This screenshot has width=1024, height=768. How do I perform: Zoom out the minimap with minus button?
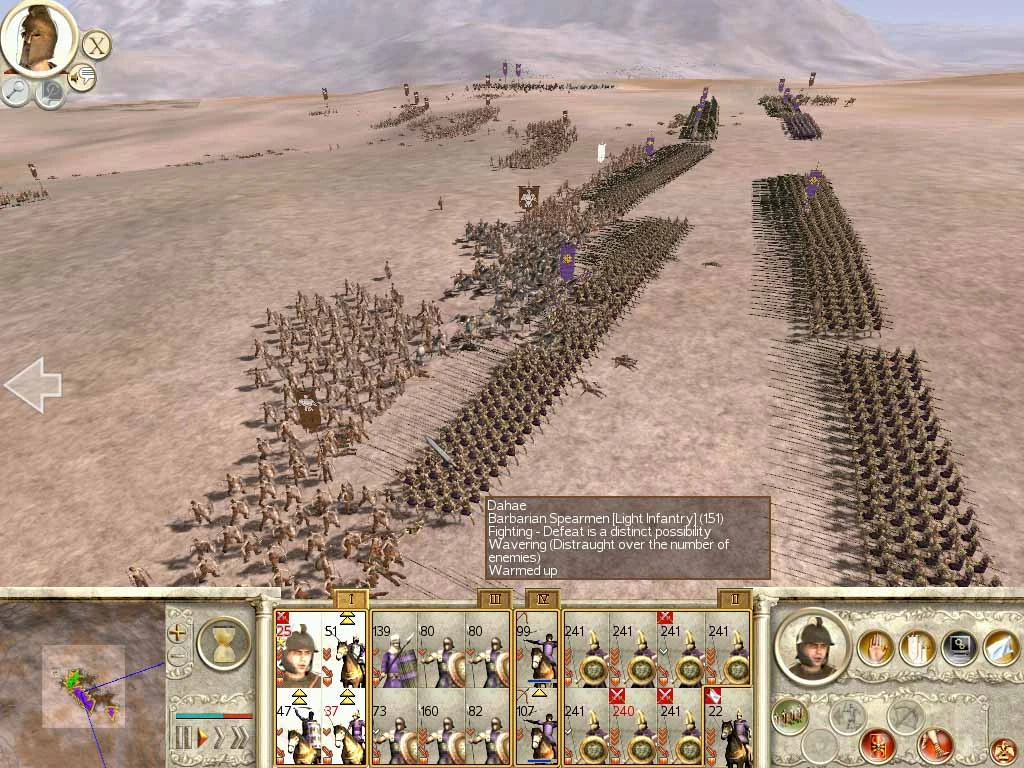(x=177, y=656)
